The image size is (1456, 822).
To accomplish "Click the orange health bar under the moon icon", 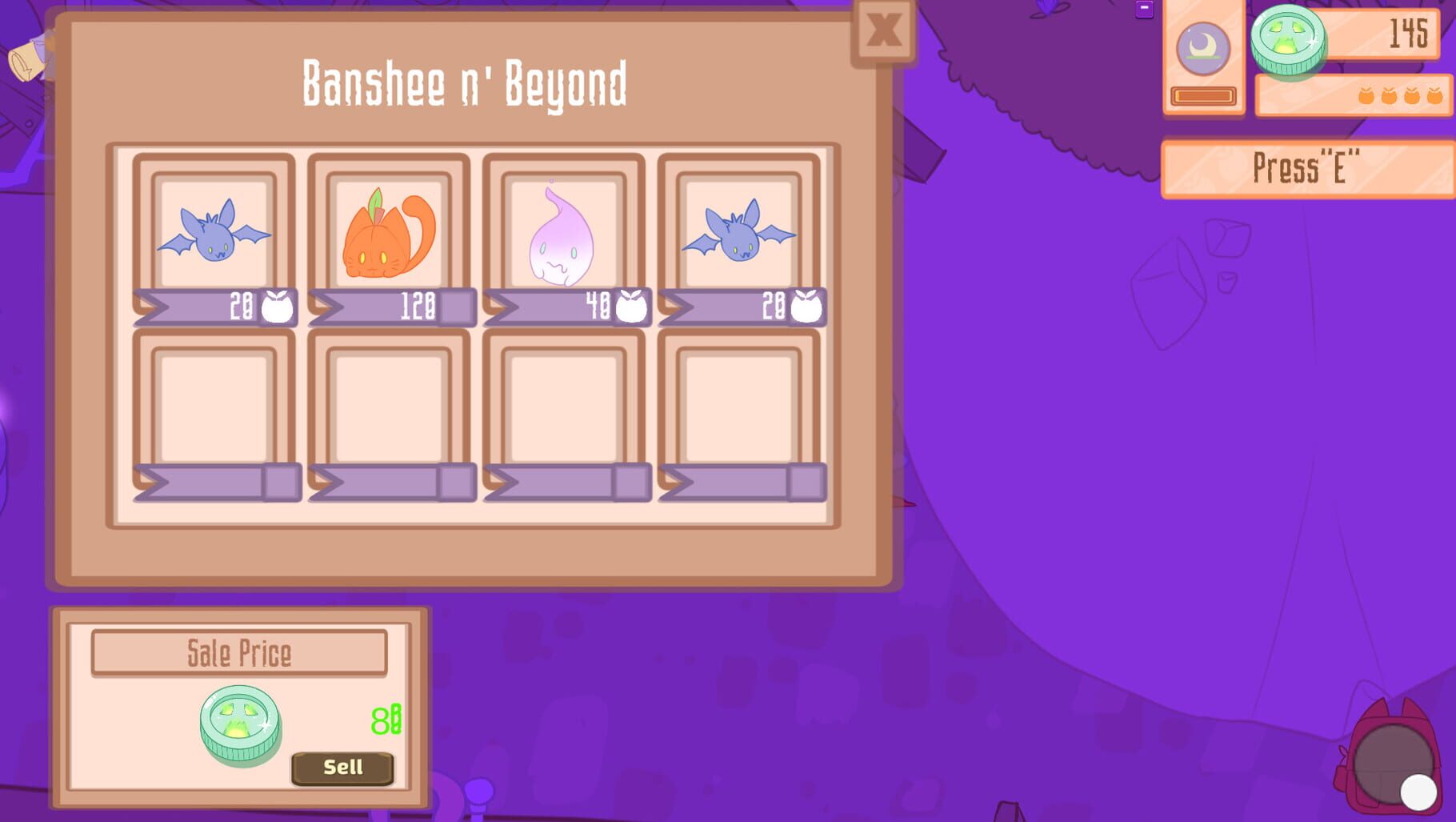I will [1202, 94].
